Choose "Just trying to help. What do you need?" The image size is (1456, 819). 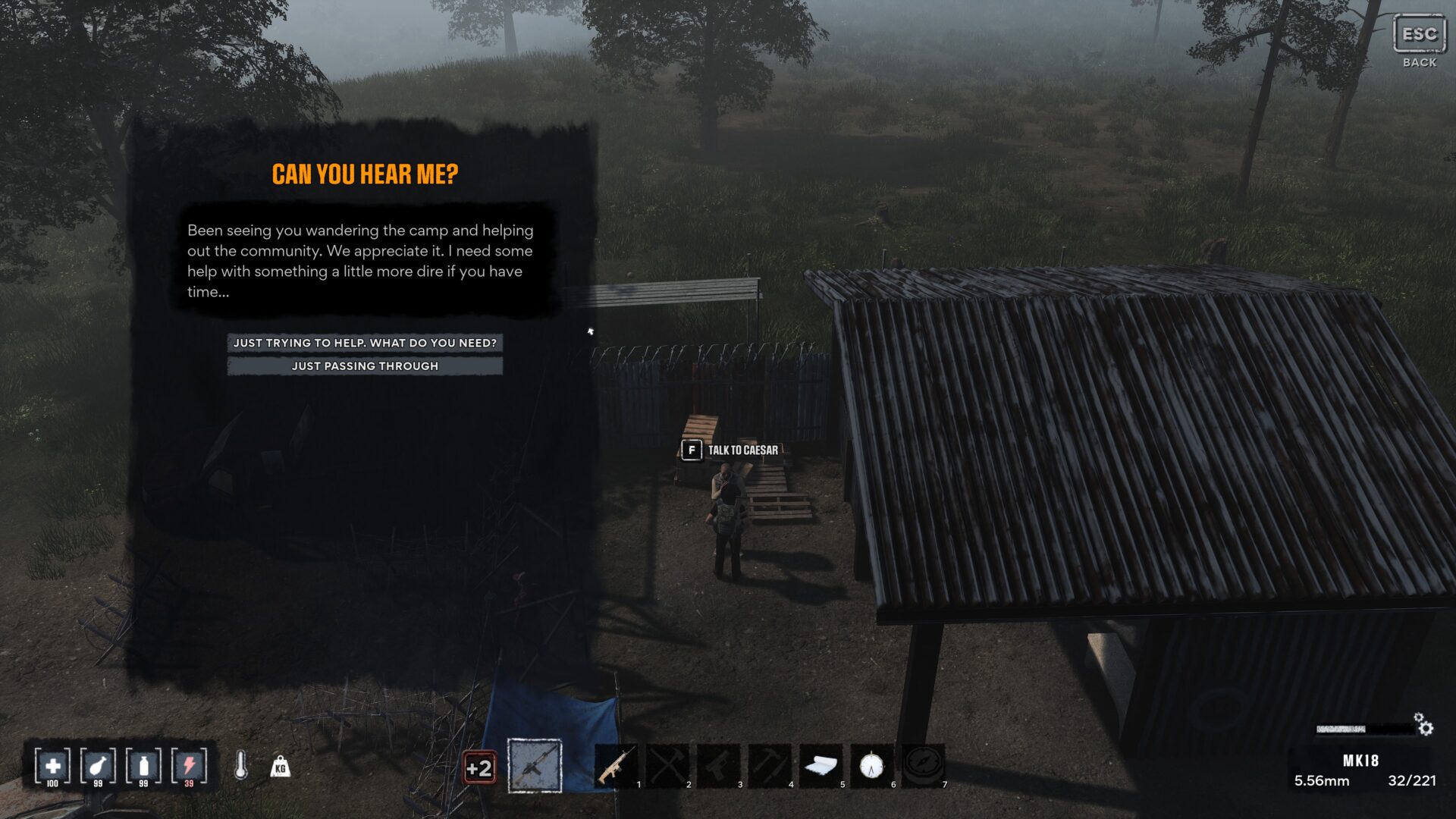pos(365,343)
